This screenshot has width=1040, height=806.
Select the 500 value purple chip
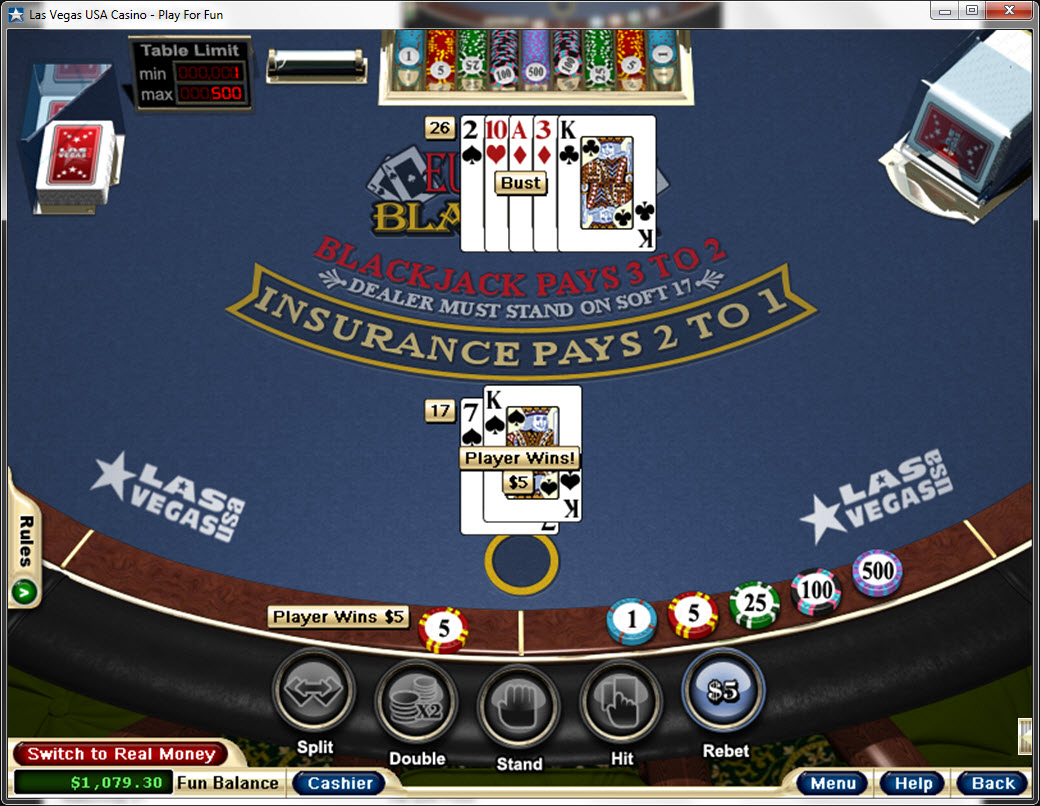pyautogui.click(x=877, y=573)
